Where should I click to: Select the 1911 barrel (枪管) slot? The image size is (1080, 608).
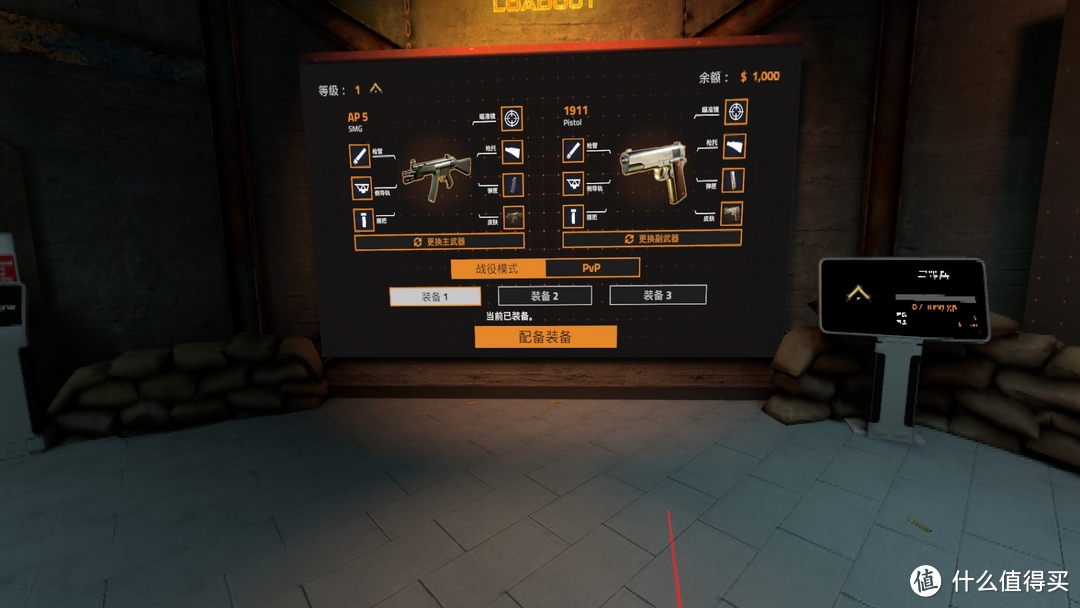click(573, 150)
